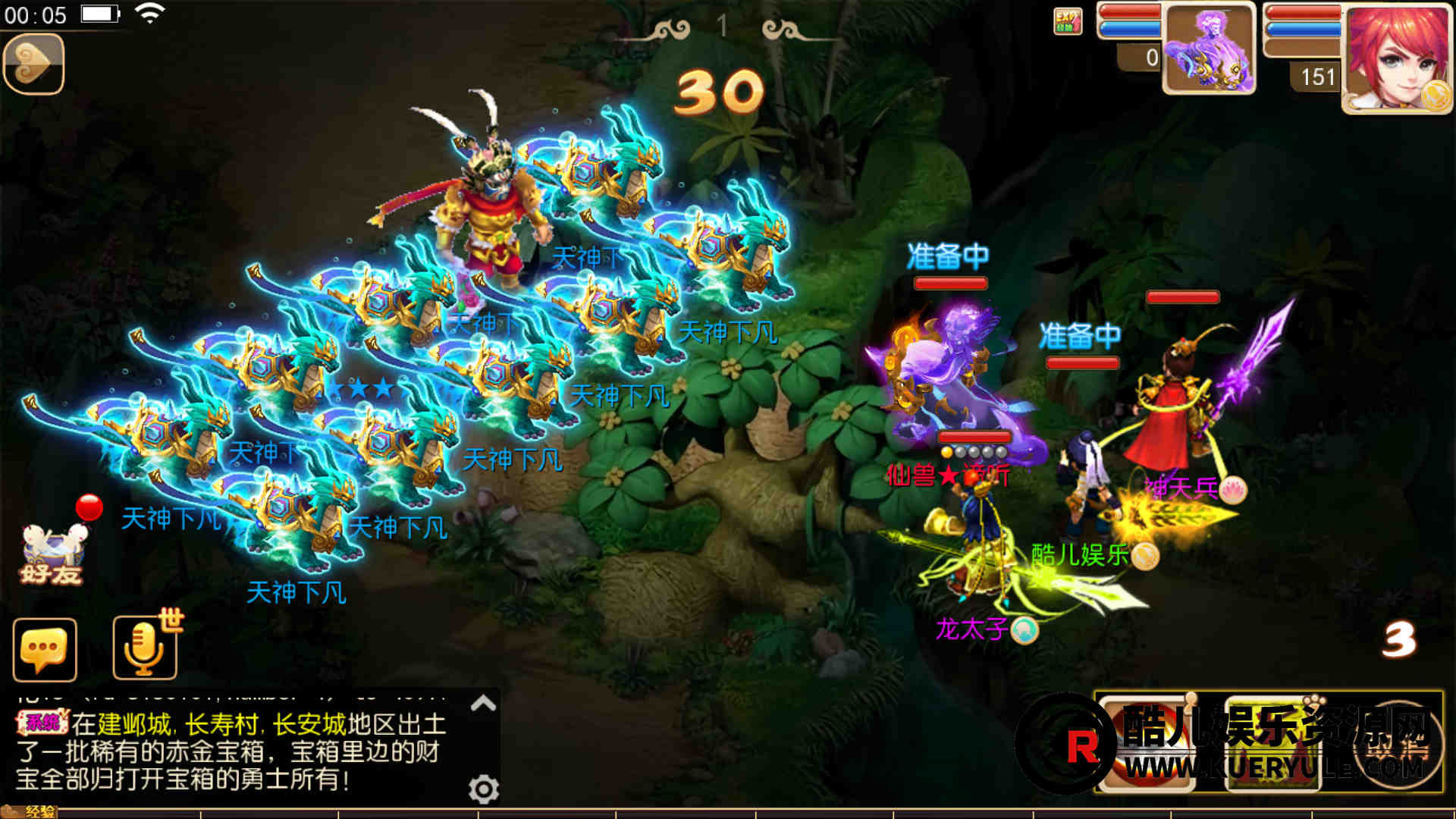Expand the chat log with the up arrow
The width and height of the screenshot is (1456, 819).
(x=483, y=704)
